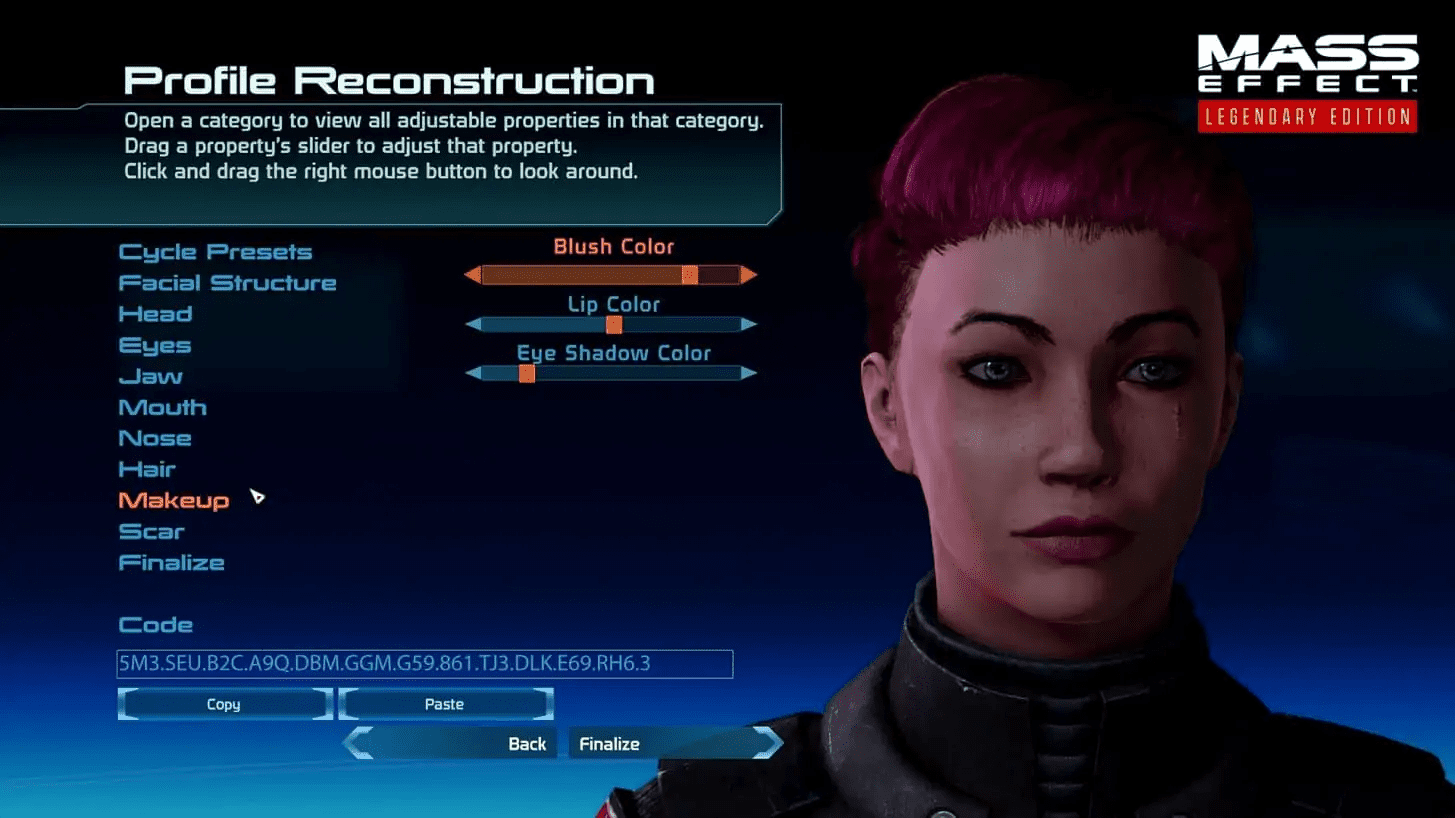The image size is (1455, 818).
Task: Click the left arrow of the Lip Color slider
Action: pos(472,323)
